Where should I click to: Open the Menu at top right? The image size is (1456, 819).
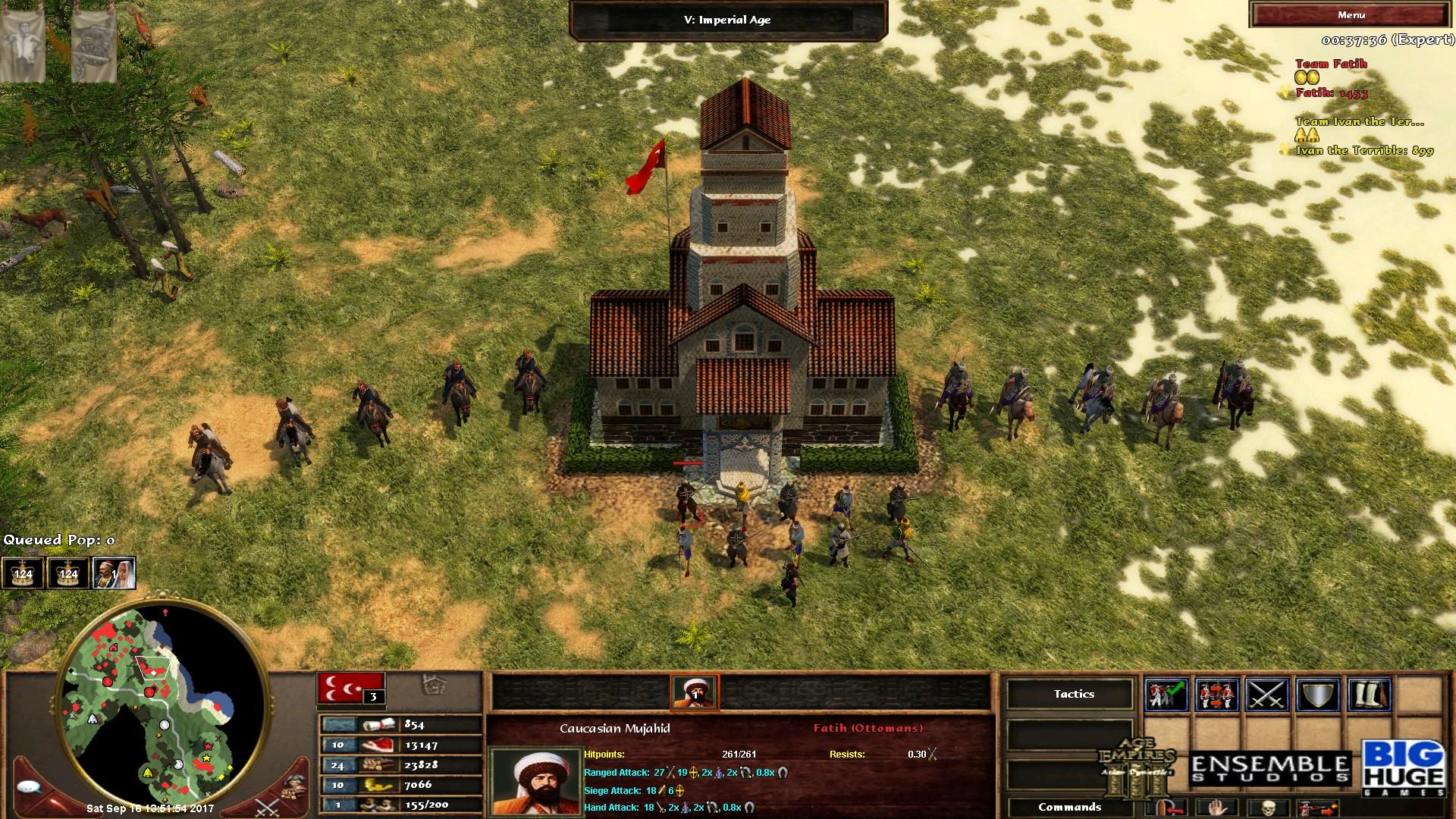click(x=1354, y=14)
